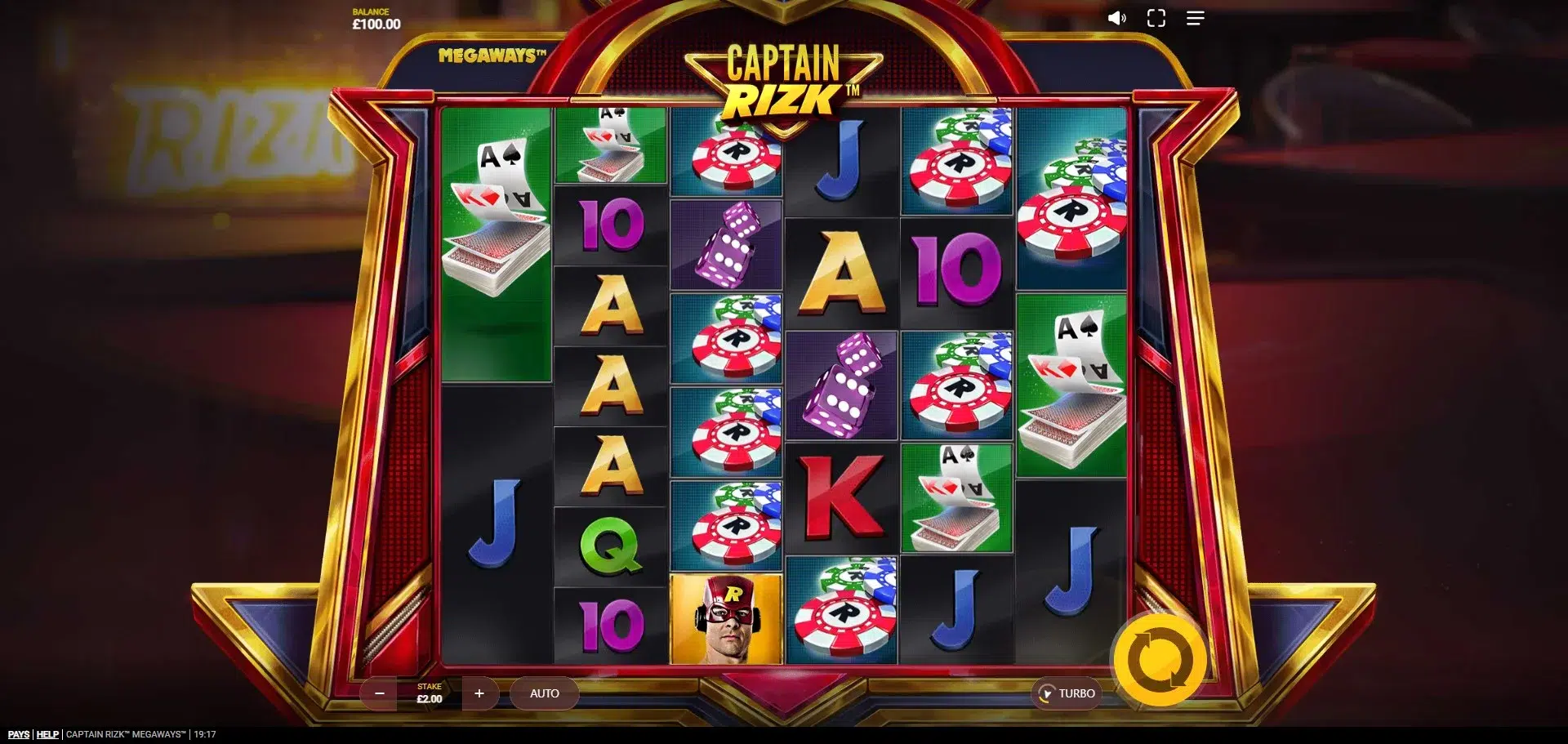Open the AUTO spin options
The height and width of the screenshot is (744, 1568).
[545, 693]
